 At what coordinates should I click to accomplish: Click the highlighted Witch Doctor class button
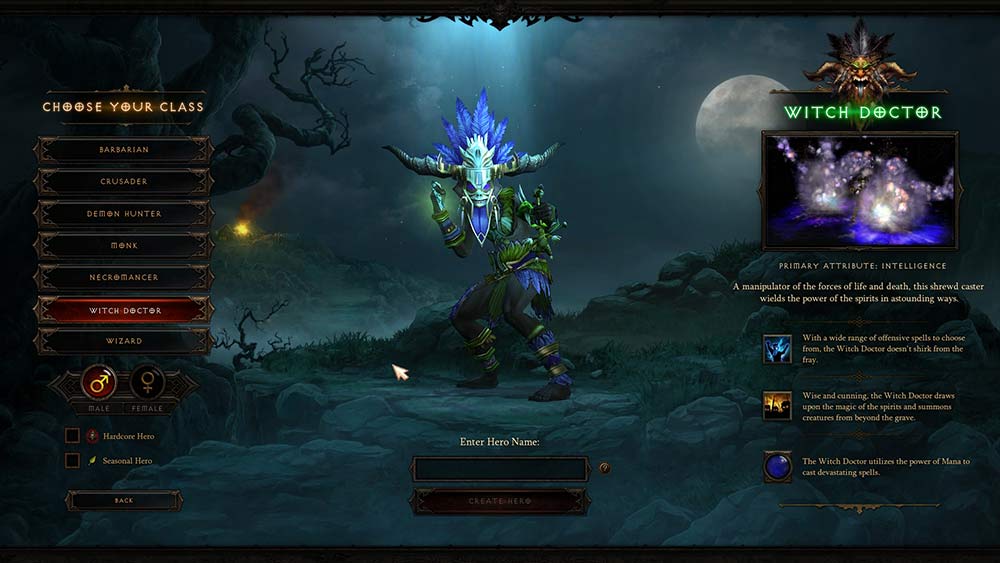pos(124,310)
